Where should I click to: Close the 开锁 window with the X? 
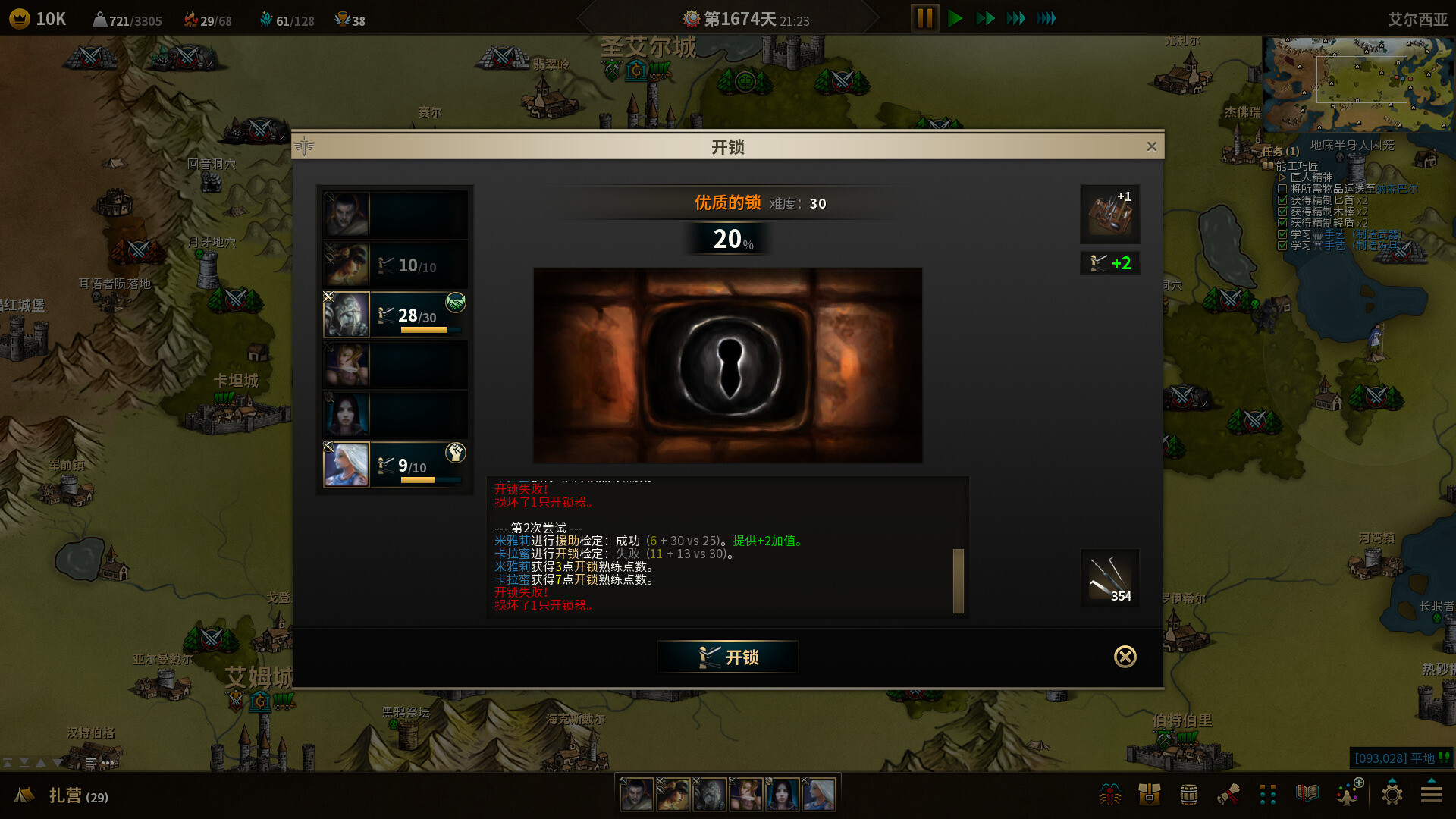click(1151, 146)
